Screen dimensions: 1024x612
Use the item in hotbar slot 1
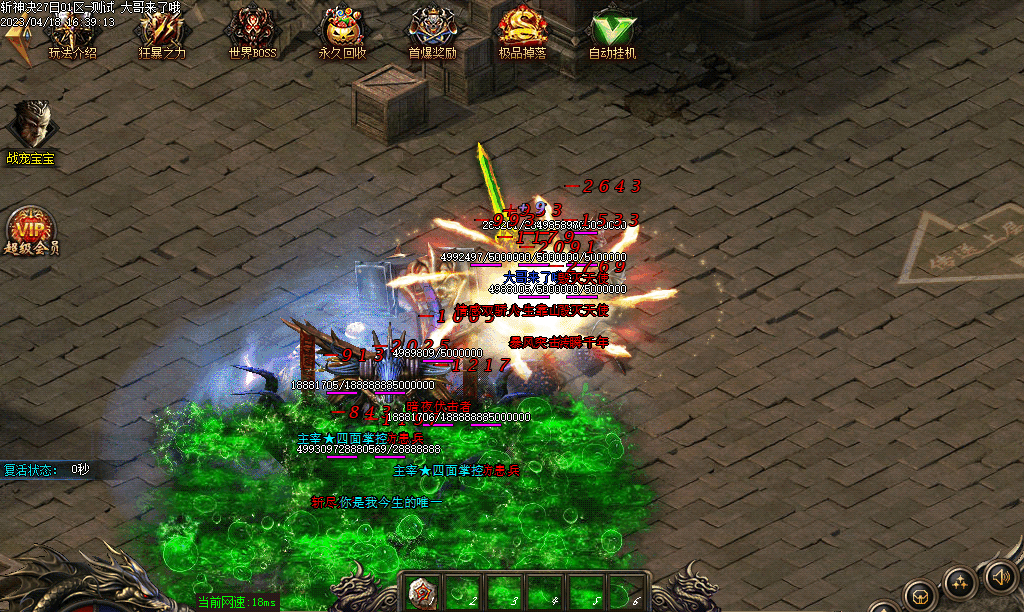pyautogui.click(x=424, y=592)
